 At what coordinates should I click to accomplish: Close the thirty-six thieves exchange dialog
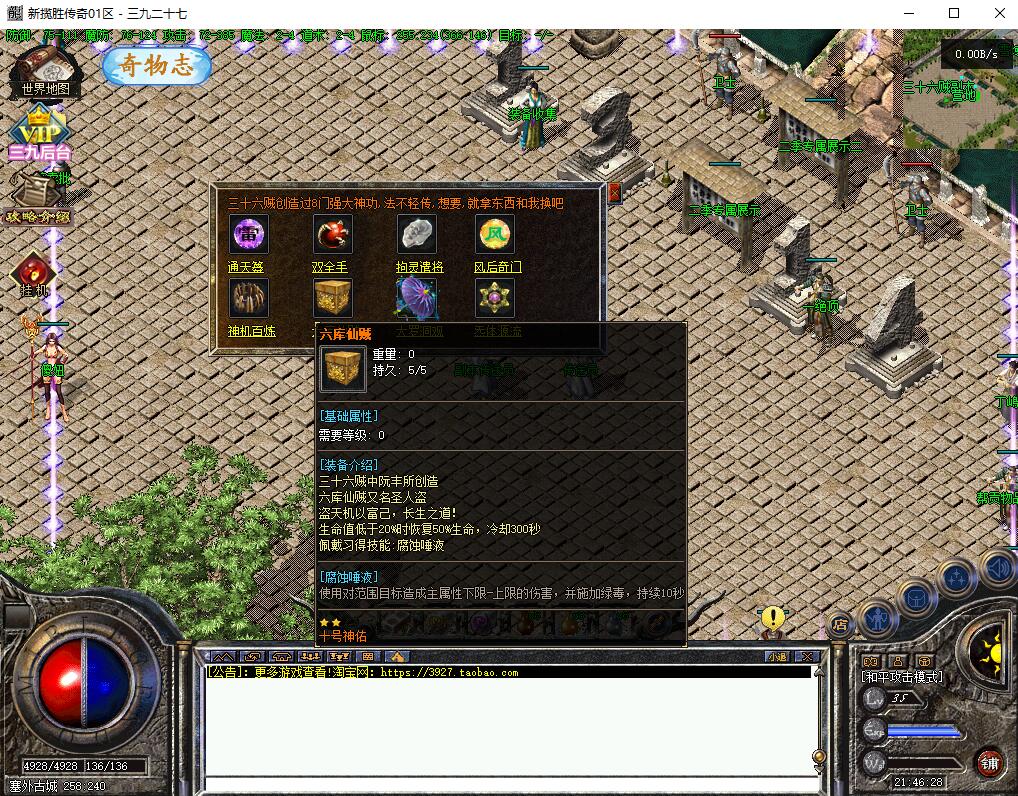(614, 193)
